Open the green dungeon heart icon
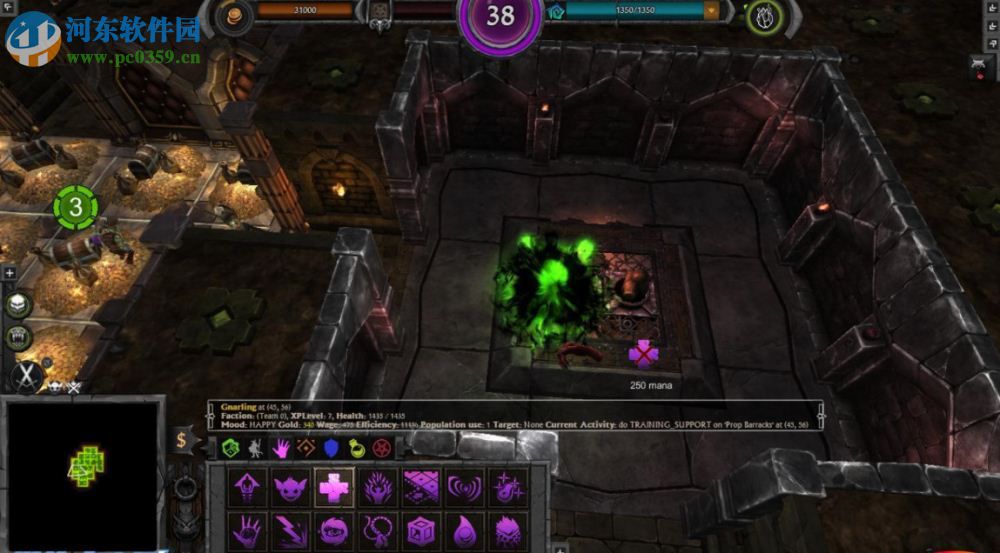Image resolution: width=1000 pixels, height=553 pixels. pyautogui.click(x=763, y=15)
